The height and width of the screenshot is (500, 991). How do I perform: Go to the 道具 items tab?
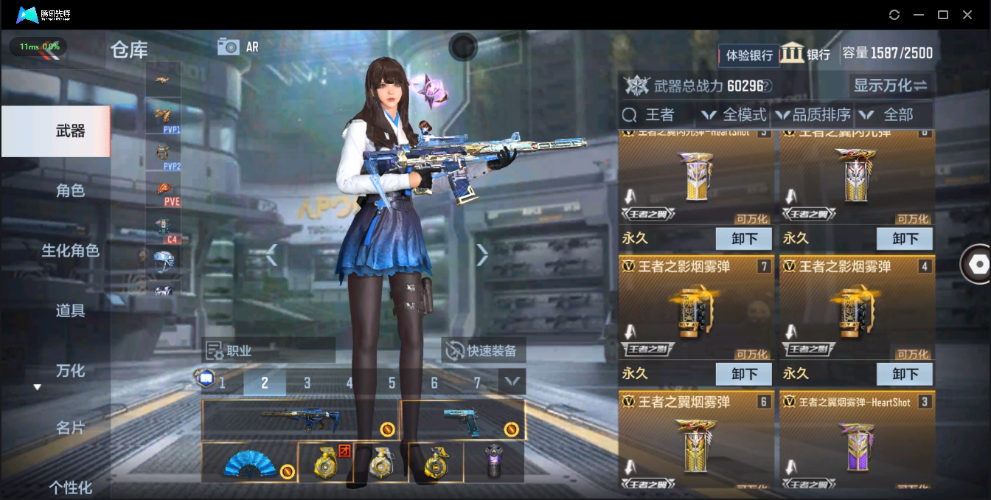tap(70, 310)
